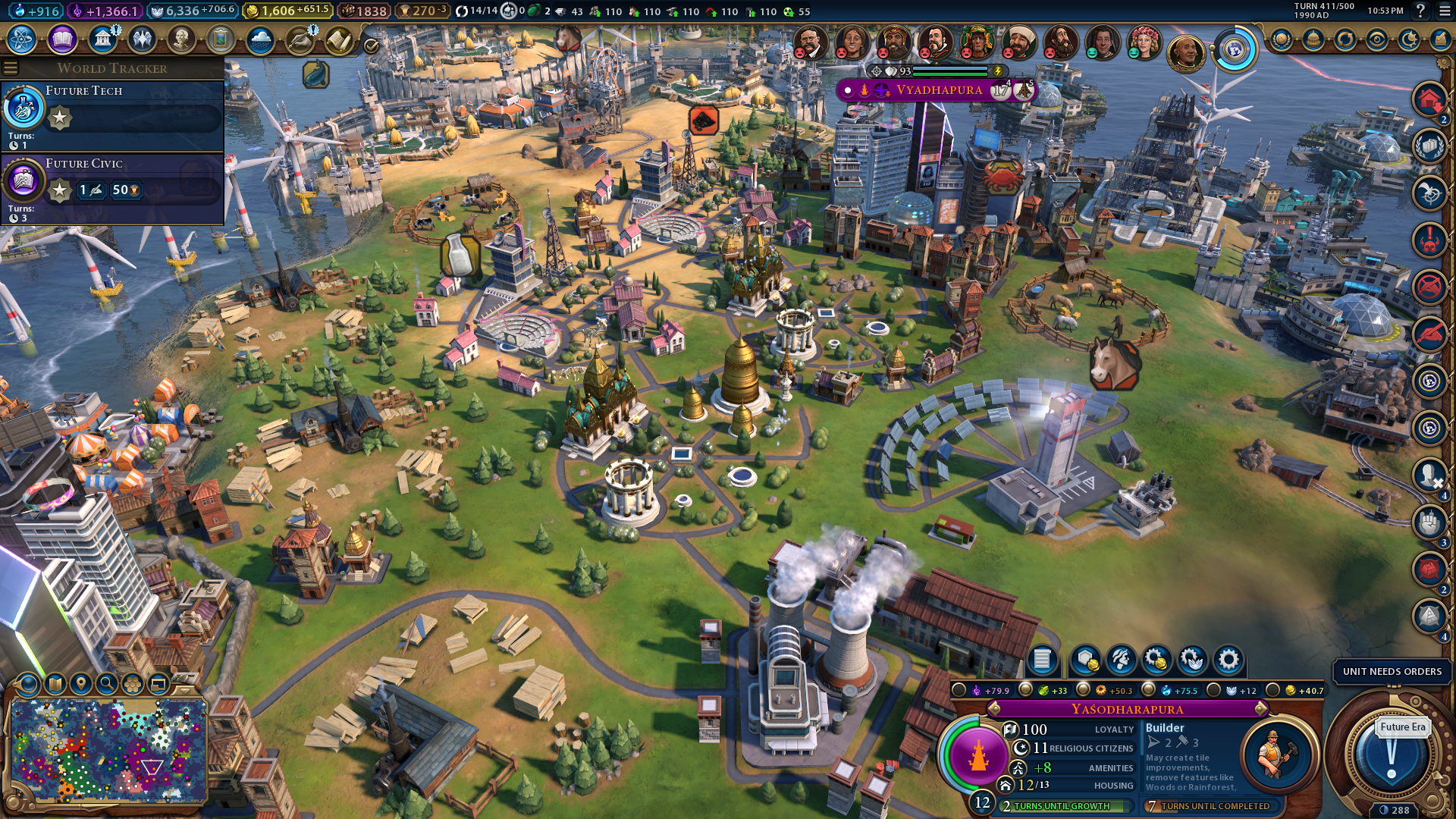Toggle the World Tracker hamburger menu
Image resolution: width=1456 pixels, height=819 pixels.
[x=11, y=68]
